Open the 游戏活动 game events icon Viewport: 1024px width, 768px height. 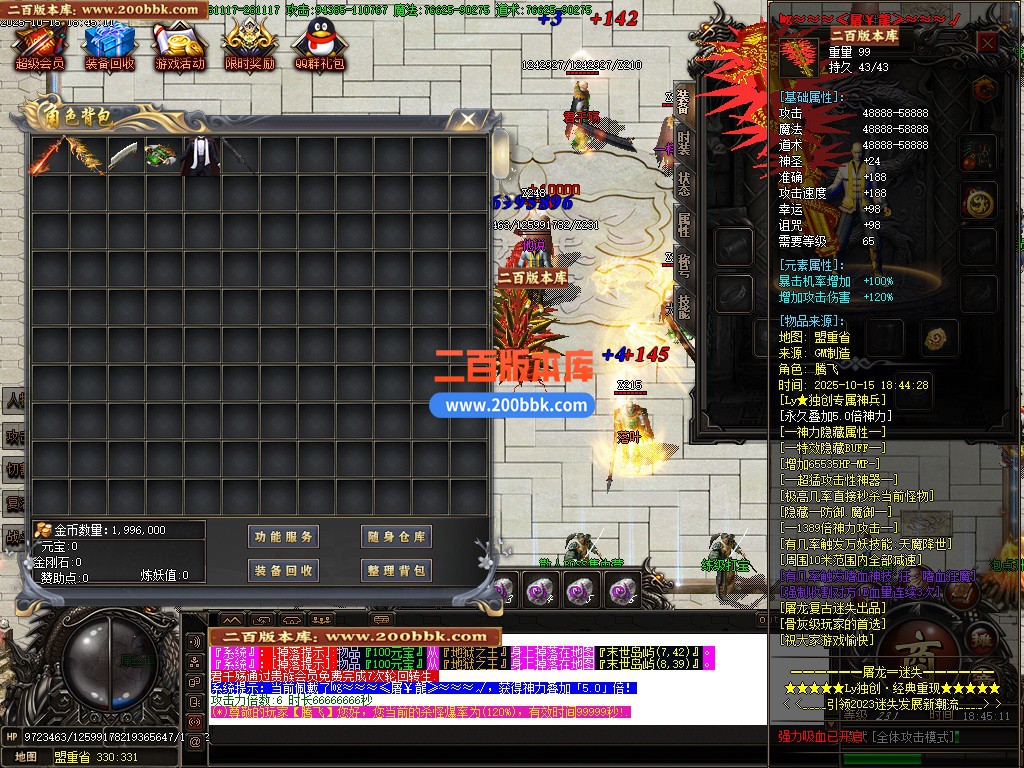(x=179, y=45)
